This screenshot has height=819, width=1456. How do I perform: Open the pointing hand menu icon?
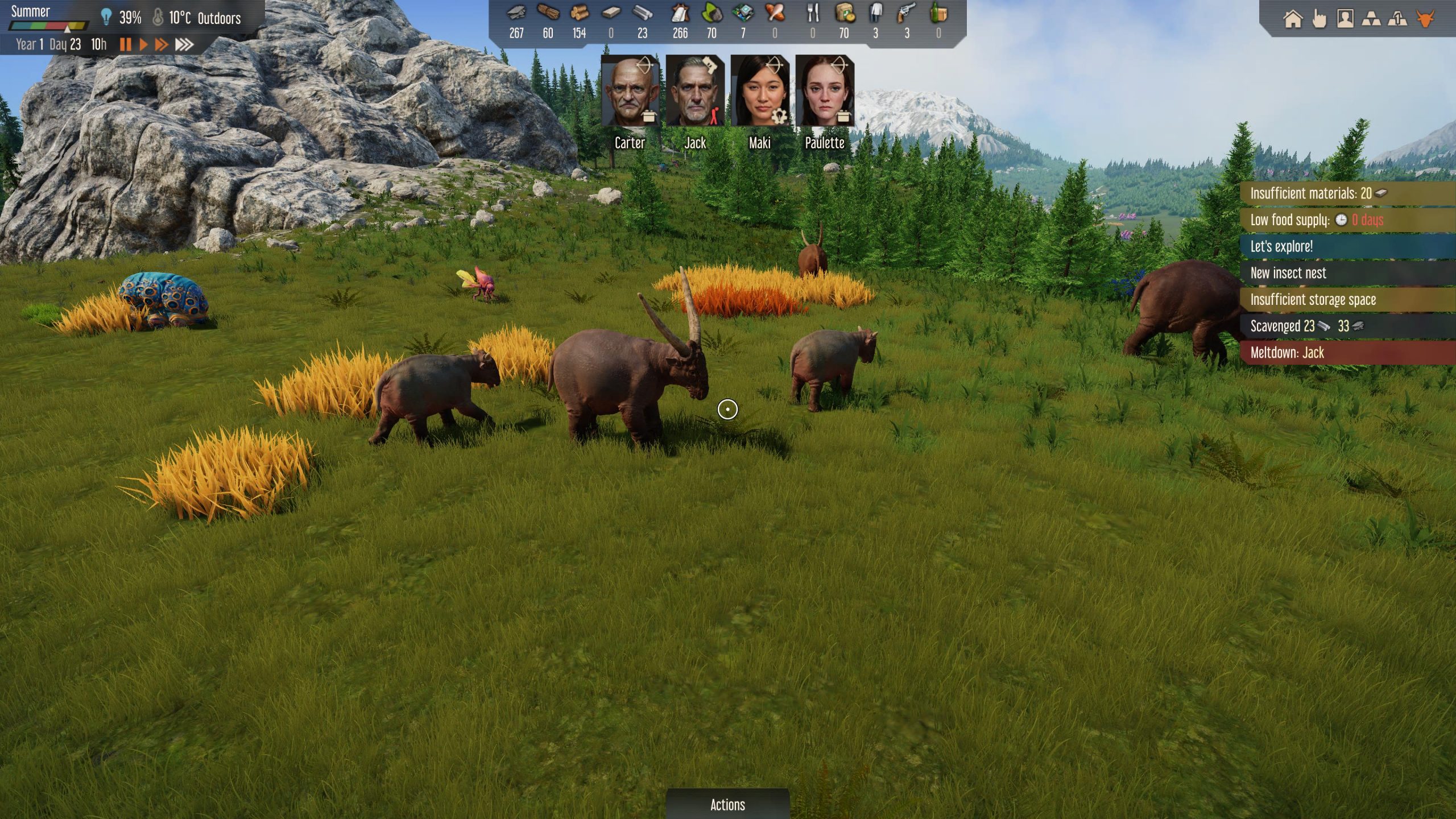coord(1319,19)
